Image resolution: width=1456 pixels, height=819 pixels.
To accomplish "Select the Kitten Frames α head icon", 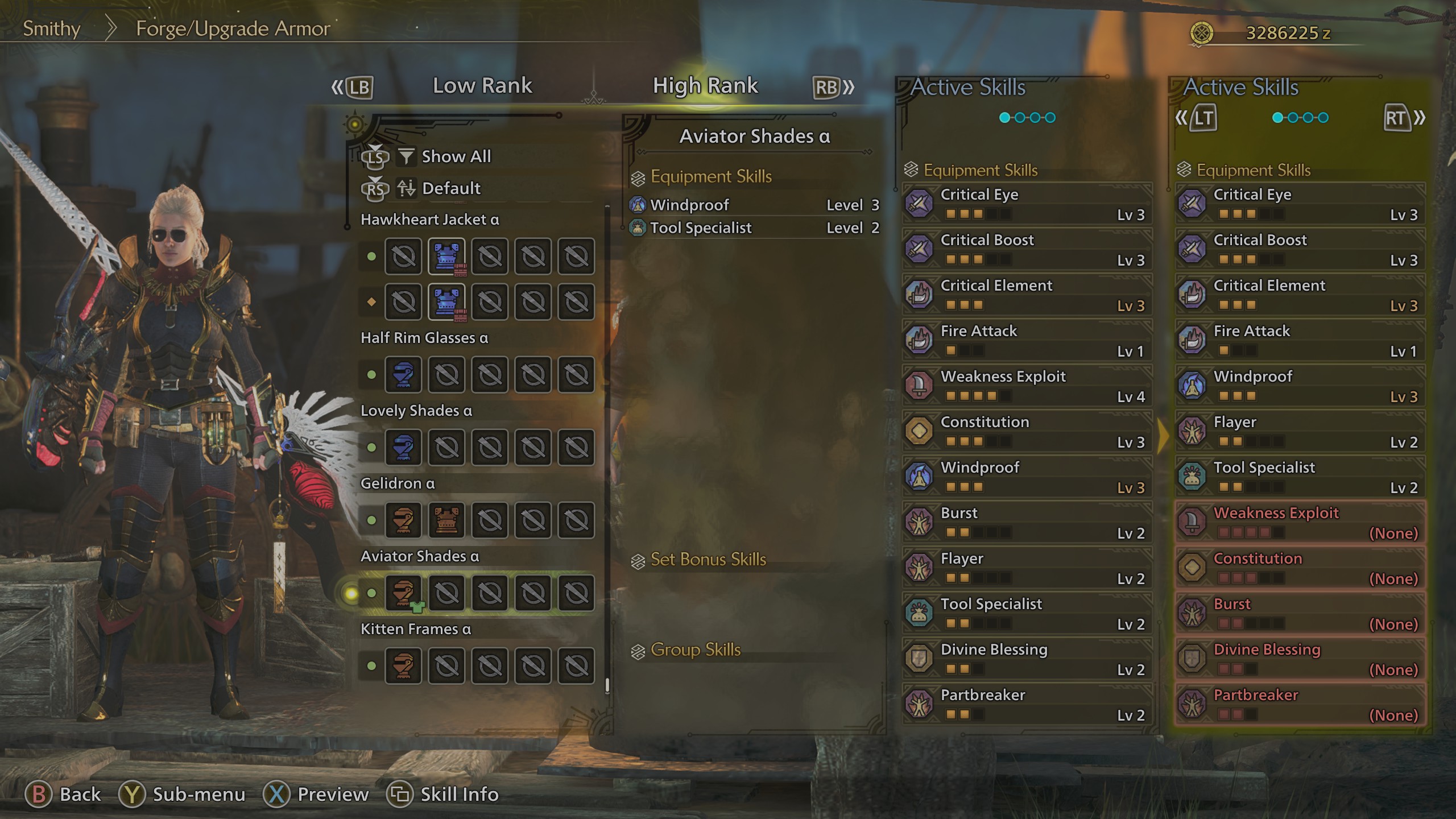I will coord(404,665).
